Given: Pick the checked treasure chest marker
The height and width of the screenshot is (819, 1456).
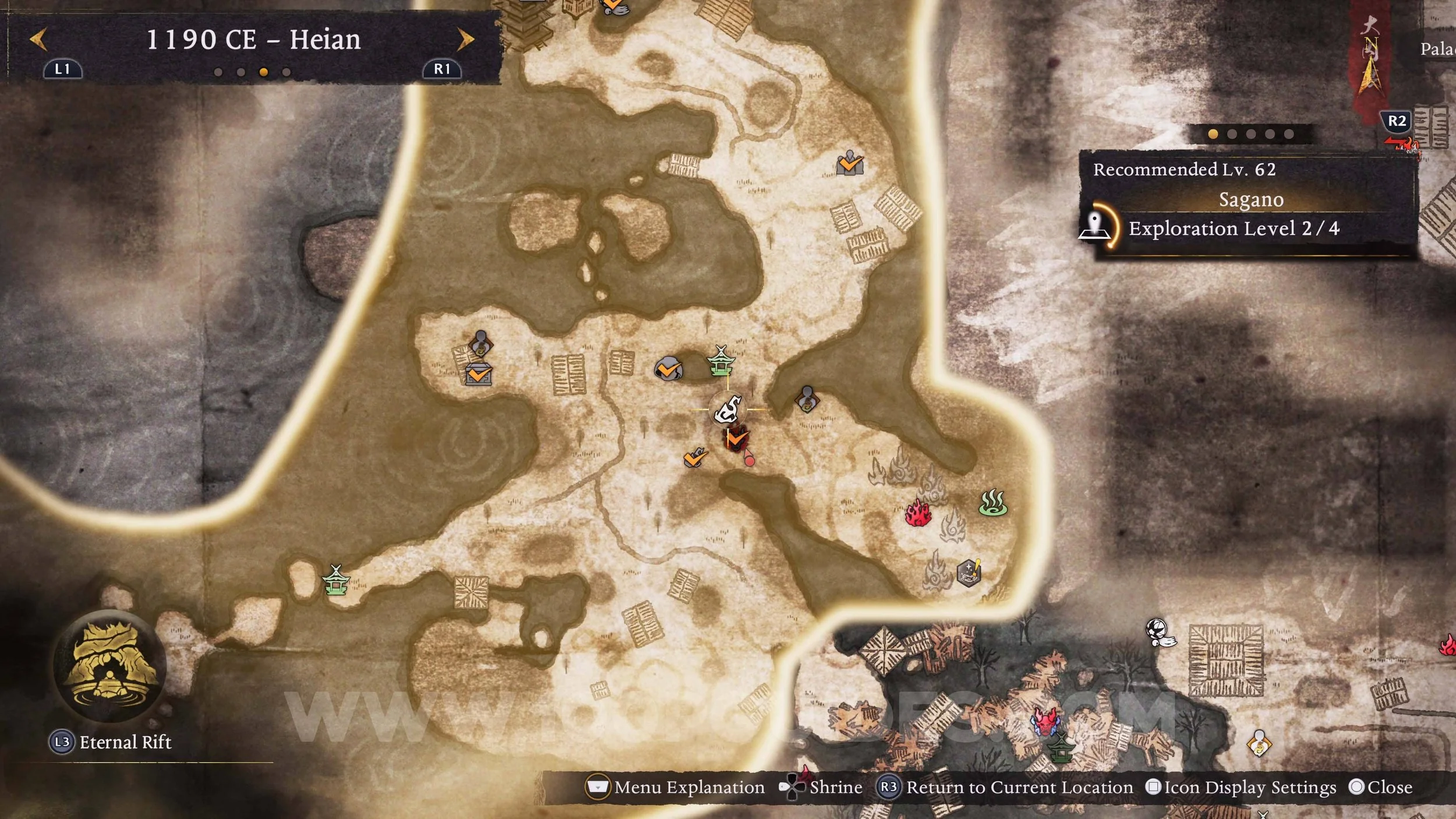Looking at the screenshot, I should [479, 375].
